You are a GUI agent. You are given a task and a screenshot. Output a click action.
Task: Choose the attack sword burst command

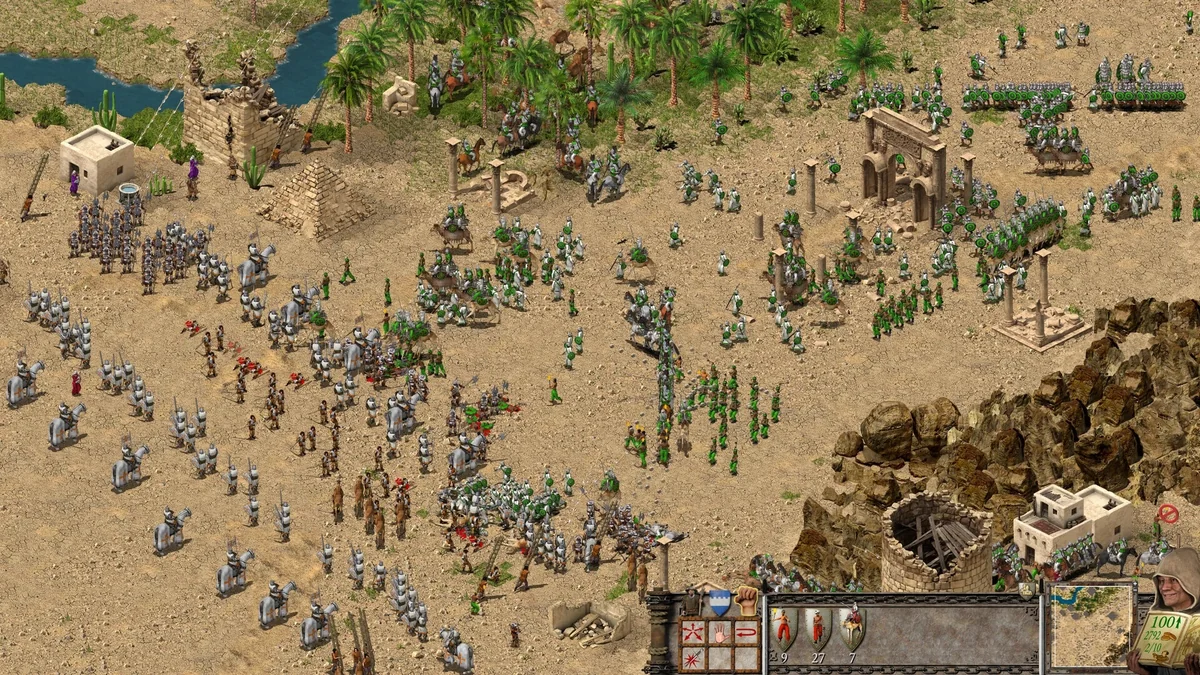[x=692, y=657]
